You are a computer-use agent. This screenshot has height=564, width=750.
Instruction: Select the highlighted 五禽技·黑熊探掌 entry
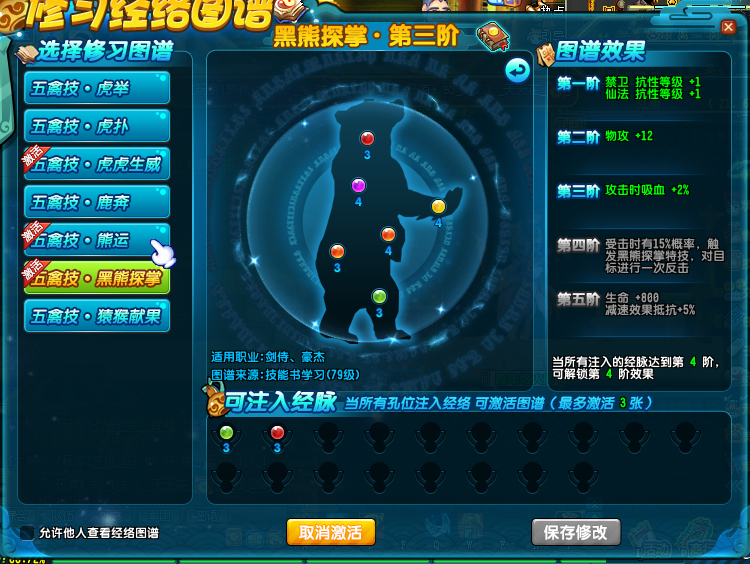(97, 278)
